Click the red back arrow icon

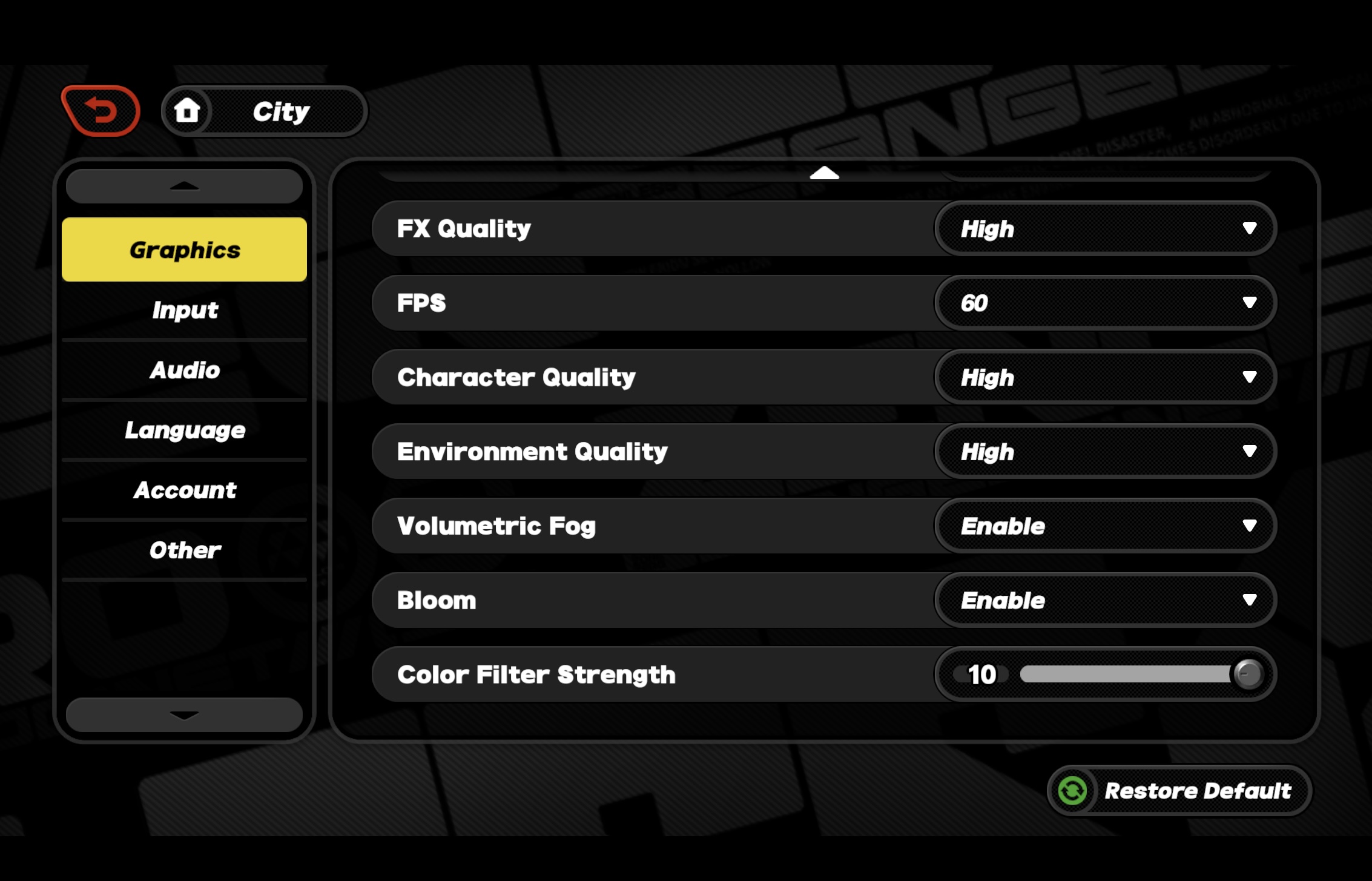coord(102,109)
